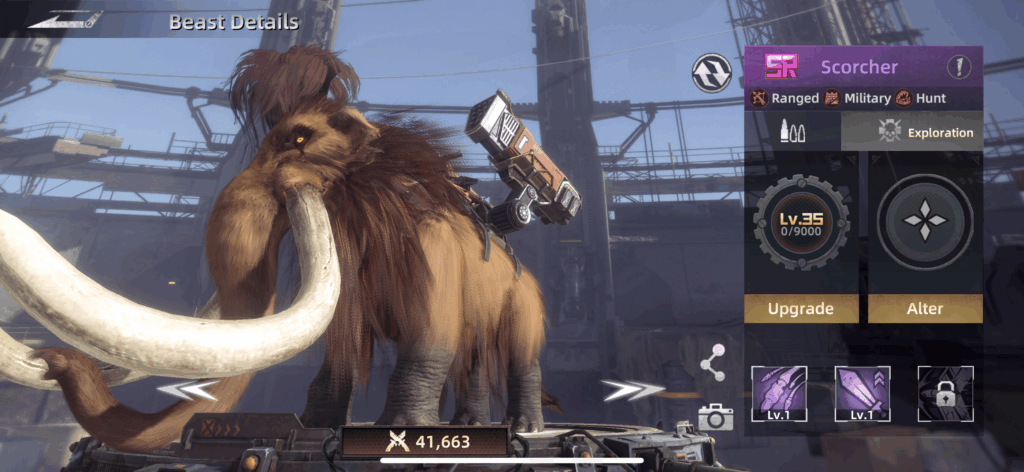Screen dimensions: 1024x472
Task: Show the next beast with right chevrons
Action: click(x=633, y=389)
